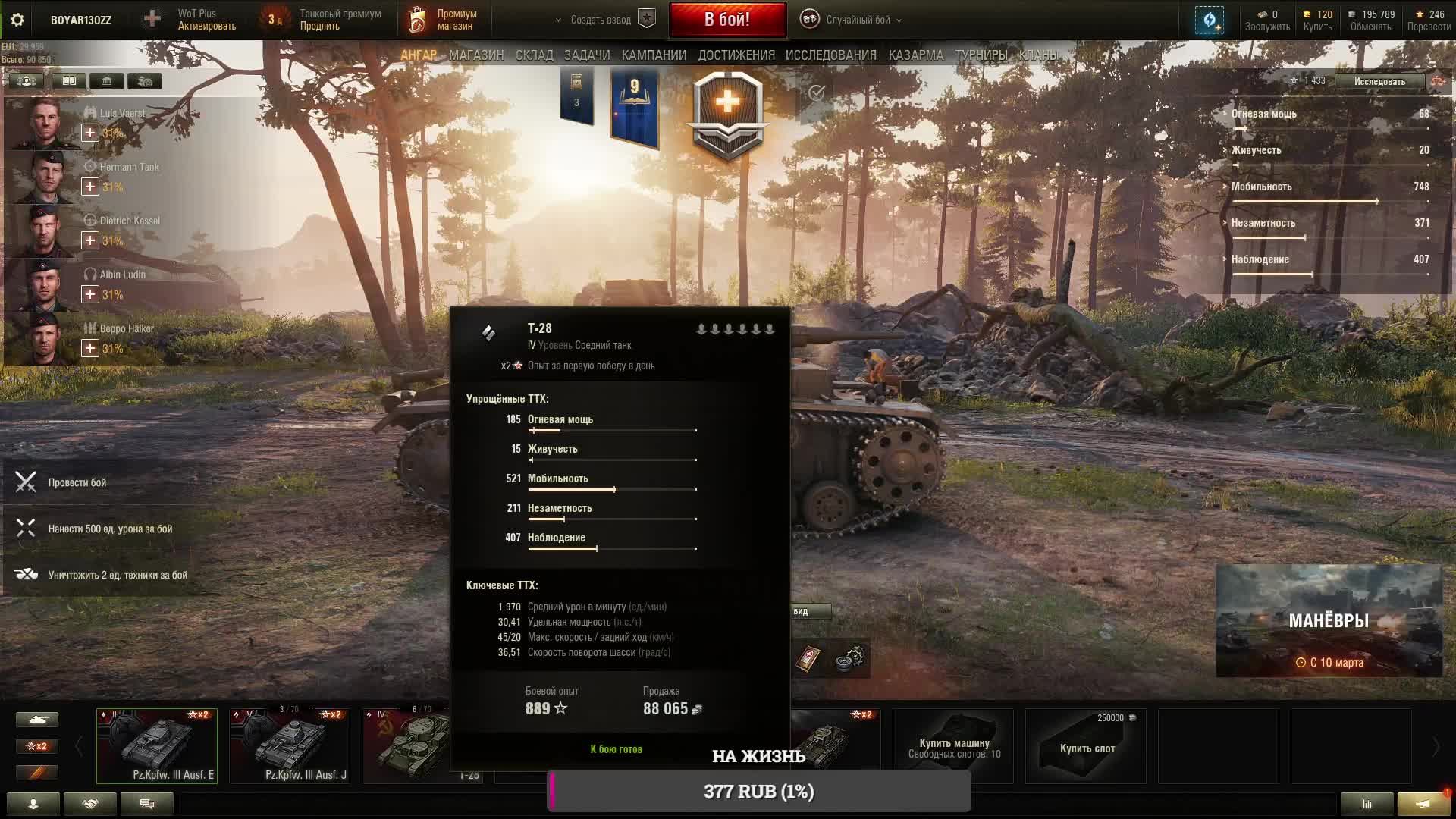Switch to the МАГАЗИН tab
This screenshot has height=819, width=1456.
tap(475, 55)
